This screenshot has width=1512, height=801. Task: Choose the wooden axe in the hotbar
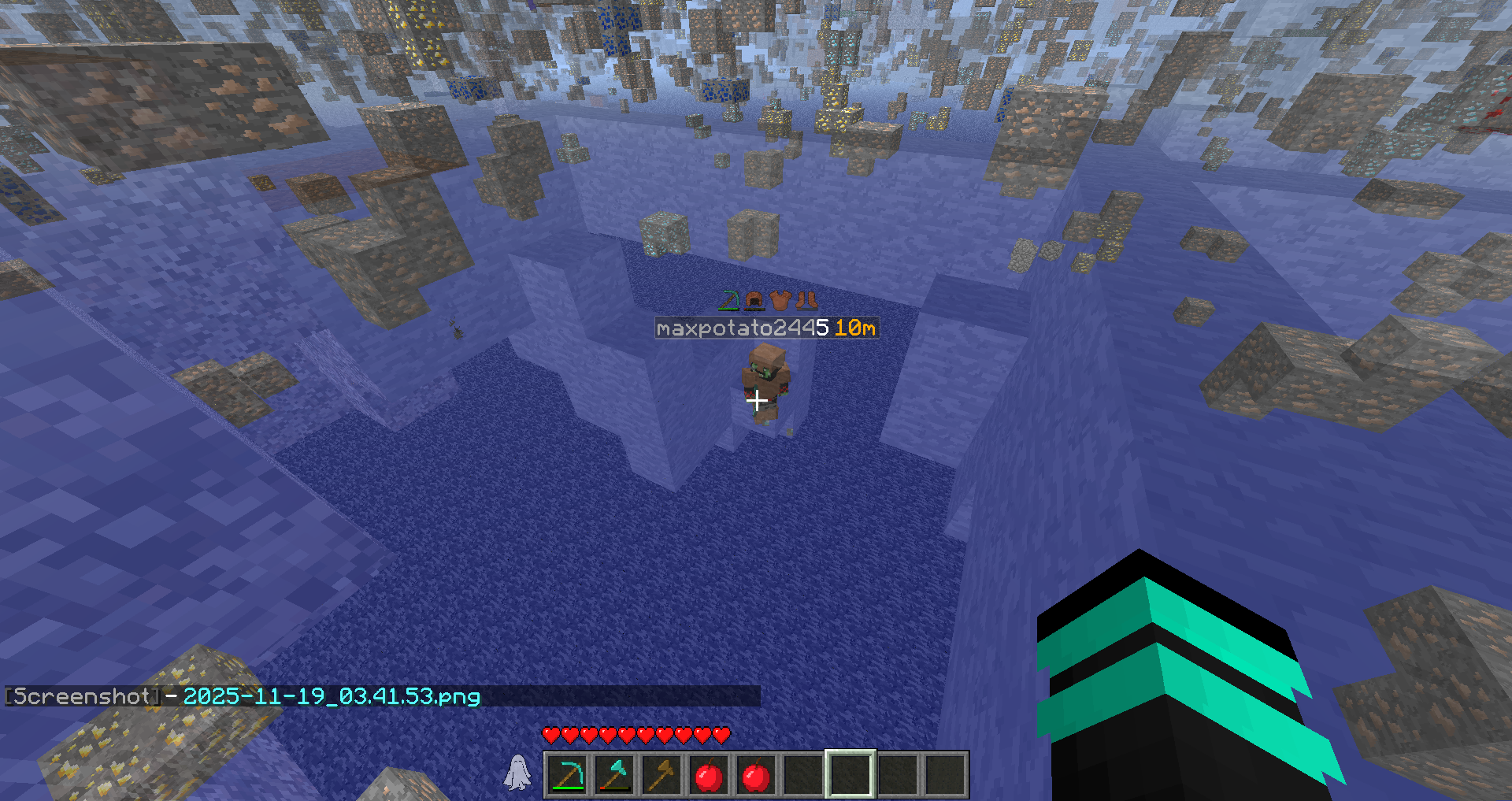click(661, 775)
